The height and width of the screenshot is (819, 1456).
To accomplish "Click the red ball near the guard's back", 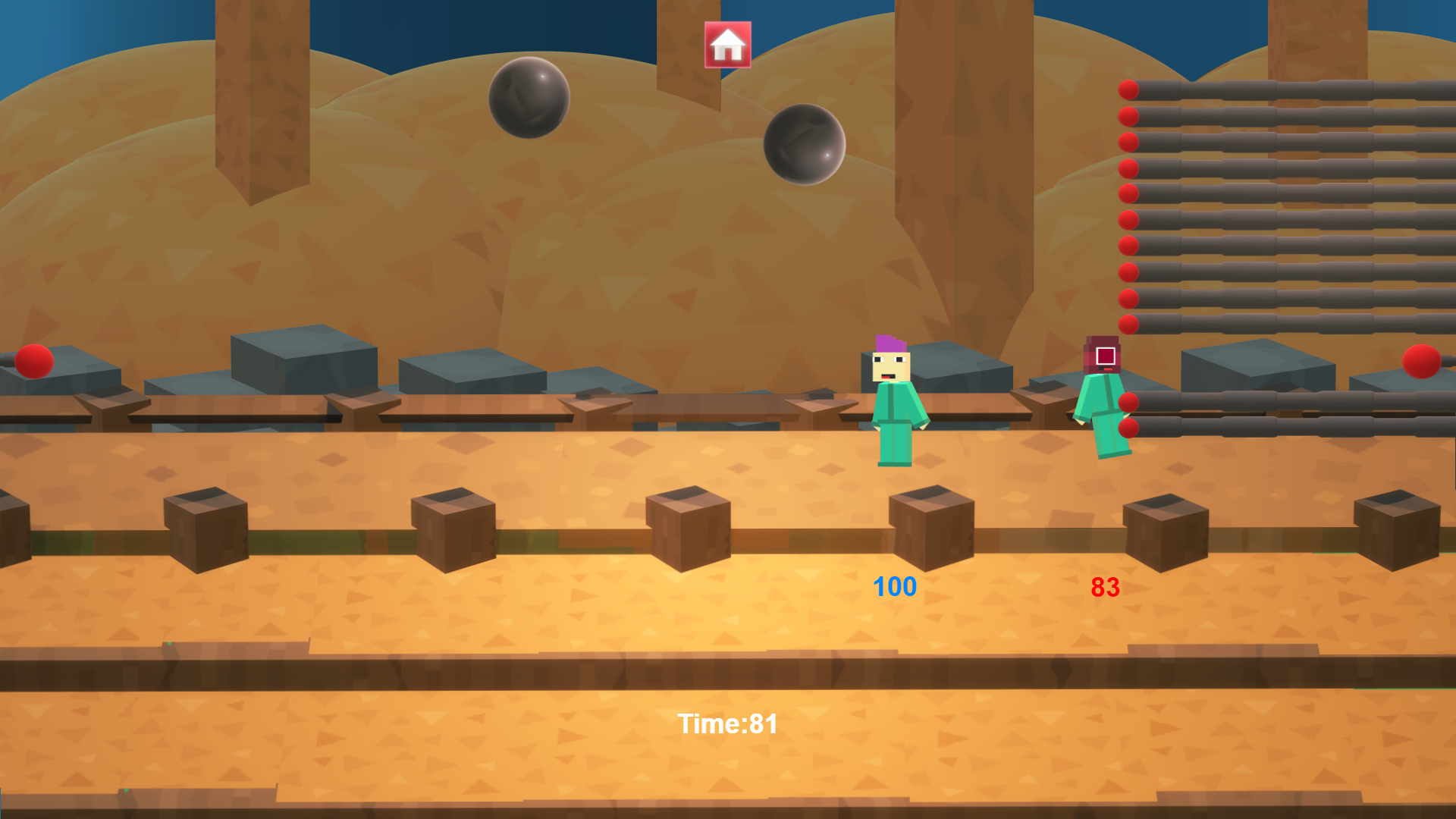I will [x=1128, y=402].
